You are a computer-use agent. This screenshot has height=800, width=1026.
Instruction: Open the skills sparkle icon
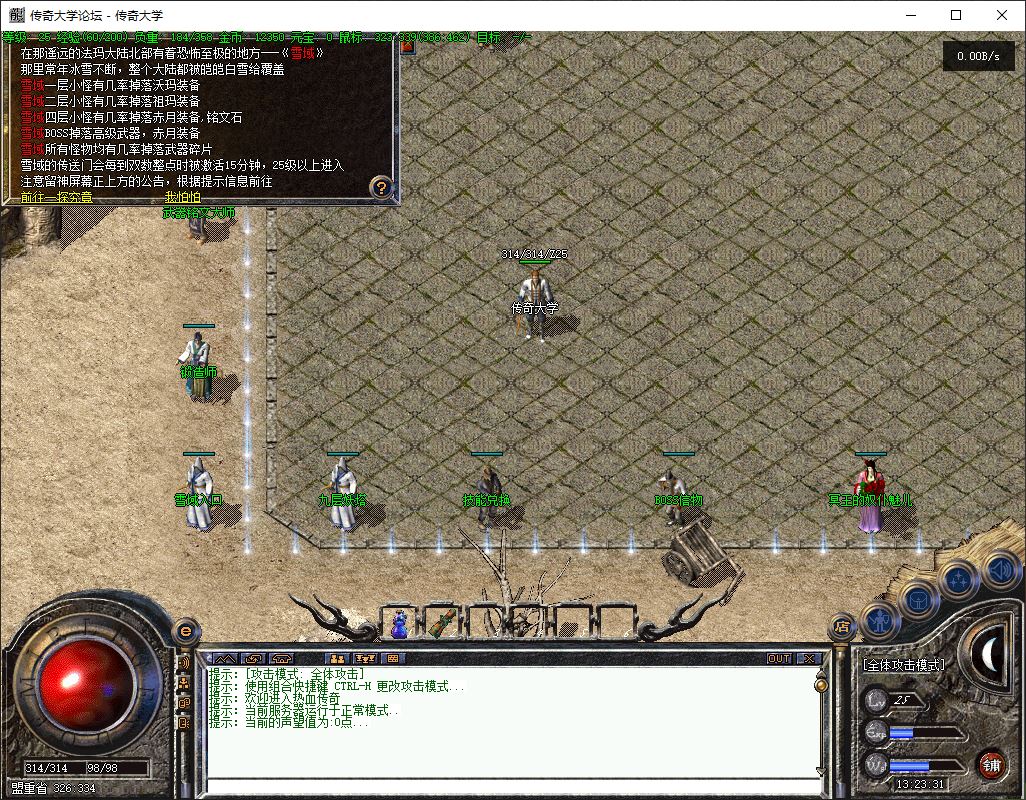959,578
